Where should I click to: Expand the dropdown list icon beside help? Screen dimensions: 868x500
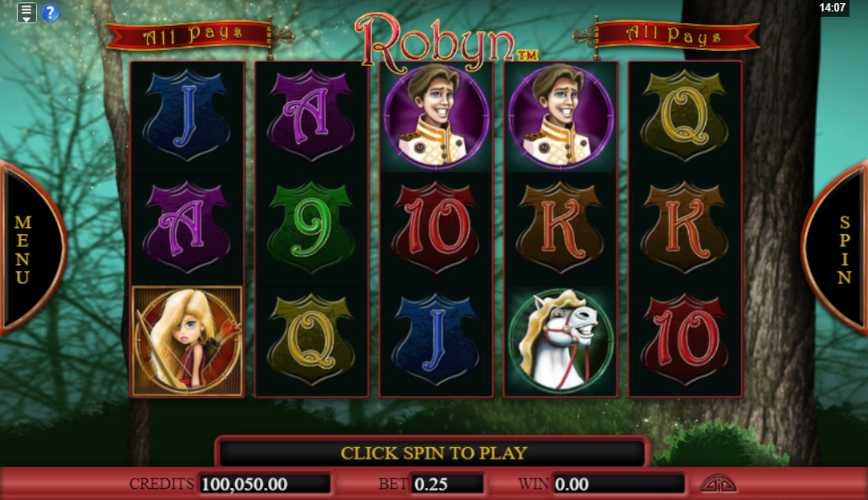(27, 13)
